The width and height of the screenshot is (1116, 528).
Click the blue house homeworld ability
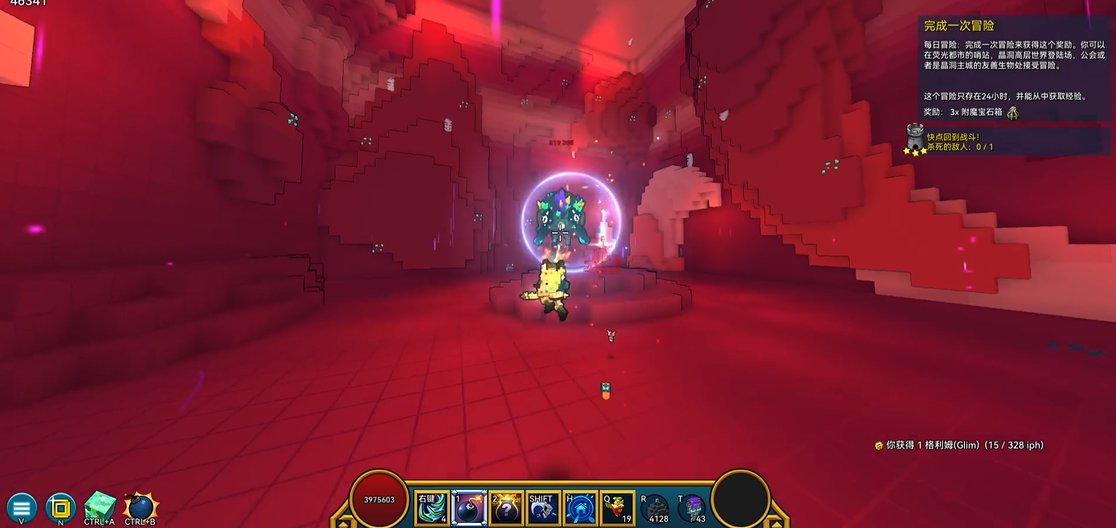point(581,507)
